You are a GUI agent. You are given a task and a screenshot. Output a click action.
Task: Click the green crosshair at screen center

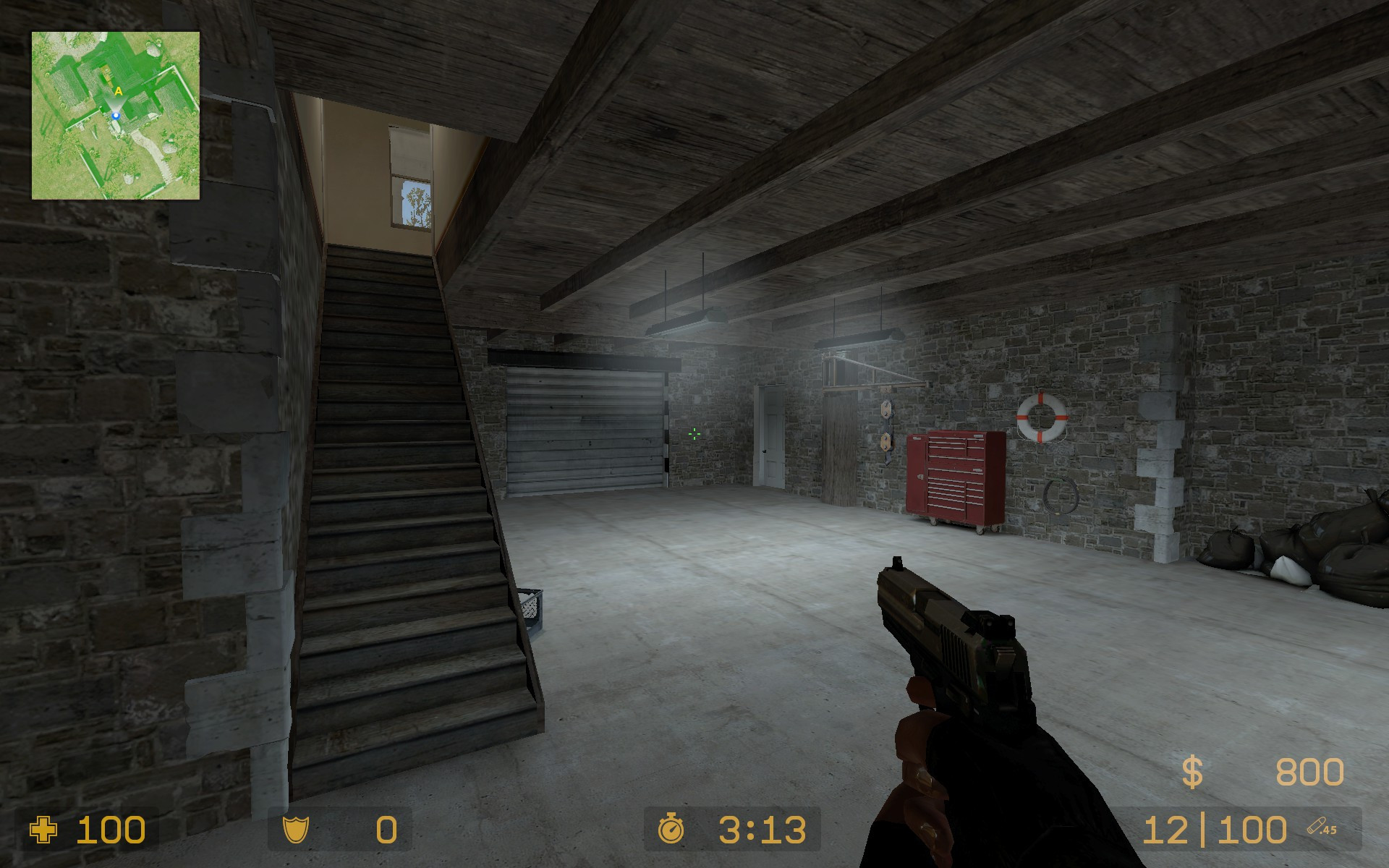click(694, 434)
